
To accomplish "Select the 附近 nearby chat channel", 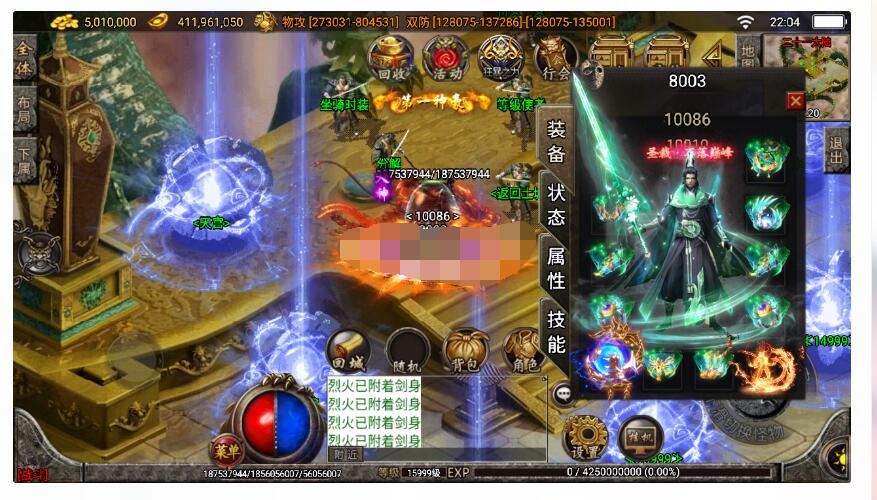I will [347, 454].
